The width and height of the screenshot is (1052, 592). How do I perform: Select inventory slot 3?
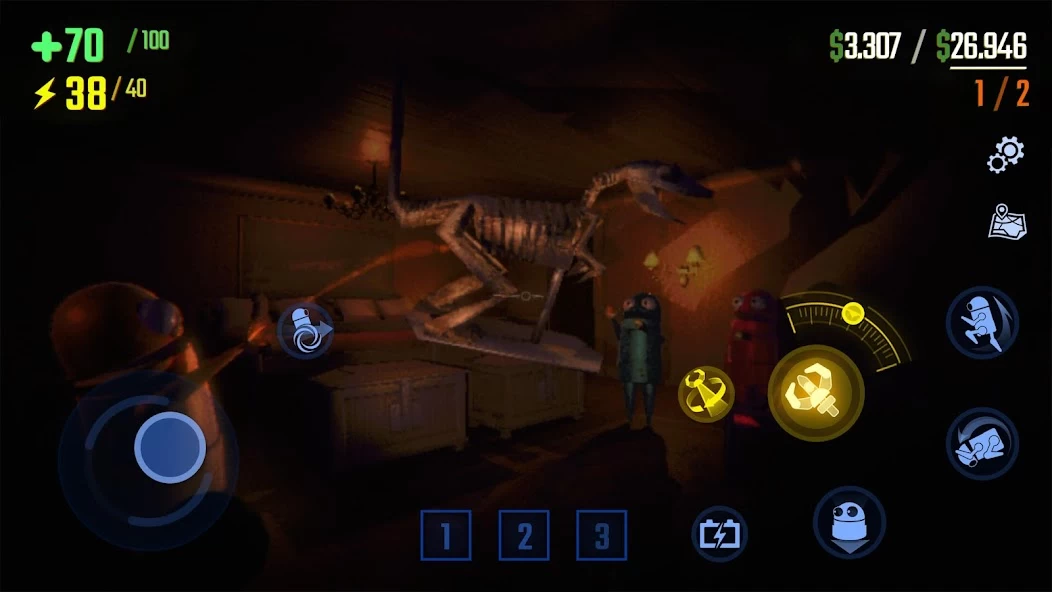pyautogui.click(x=601, y=535)
